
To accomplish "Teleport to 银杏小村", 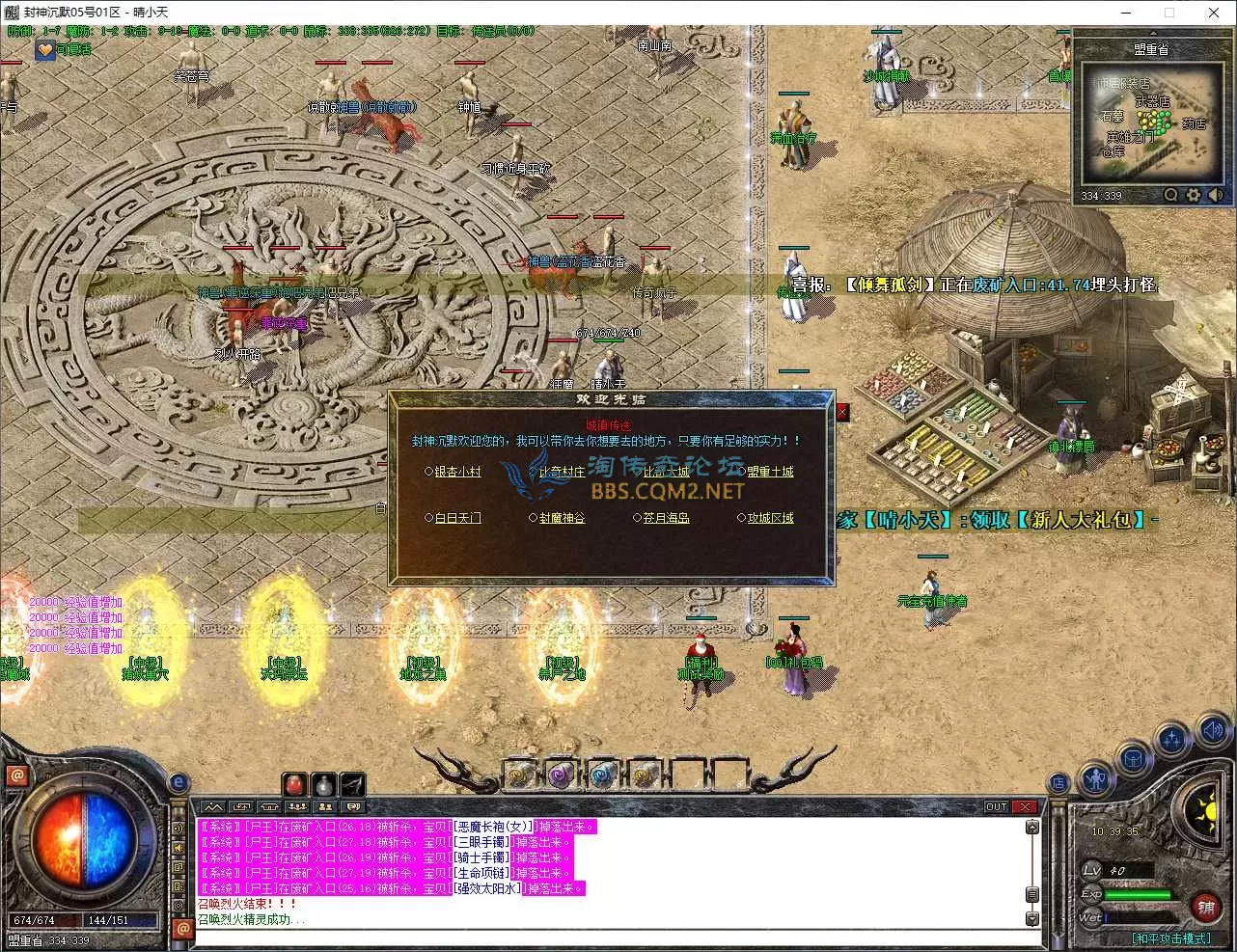I will [x=457, y=472].
